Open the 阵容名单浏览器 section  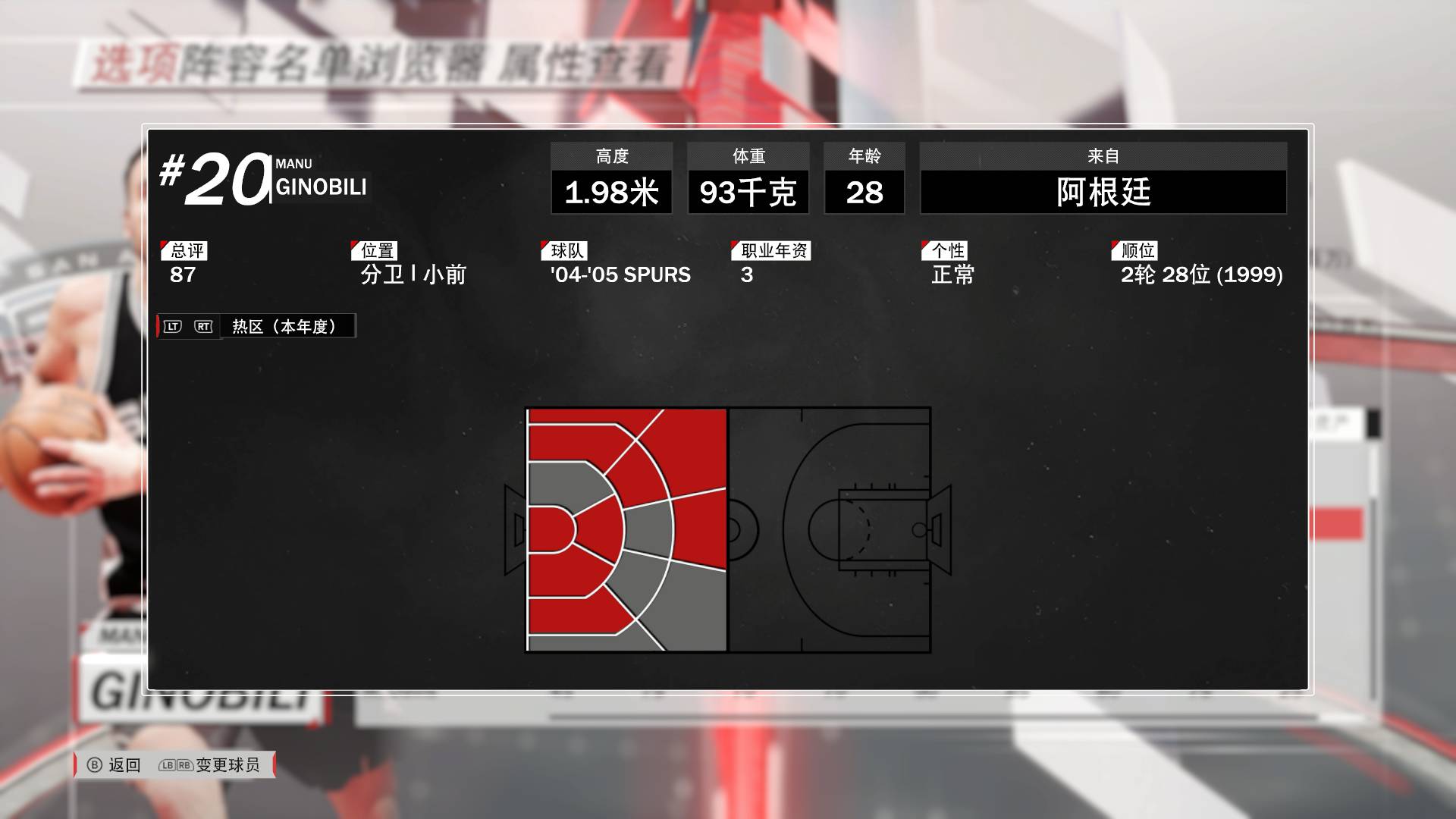334,64
